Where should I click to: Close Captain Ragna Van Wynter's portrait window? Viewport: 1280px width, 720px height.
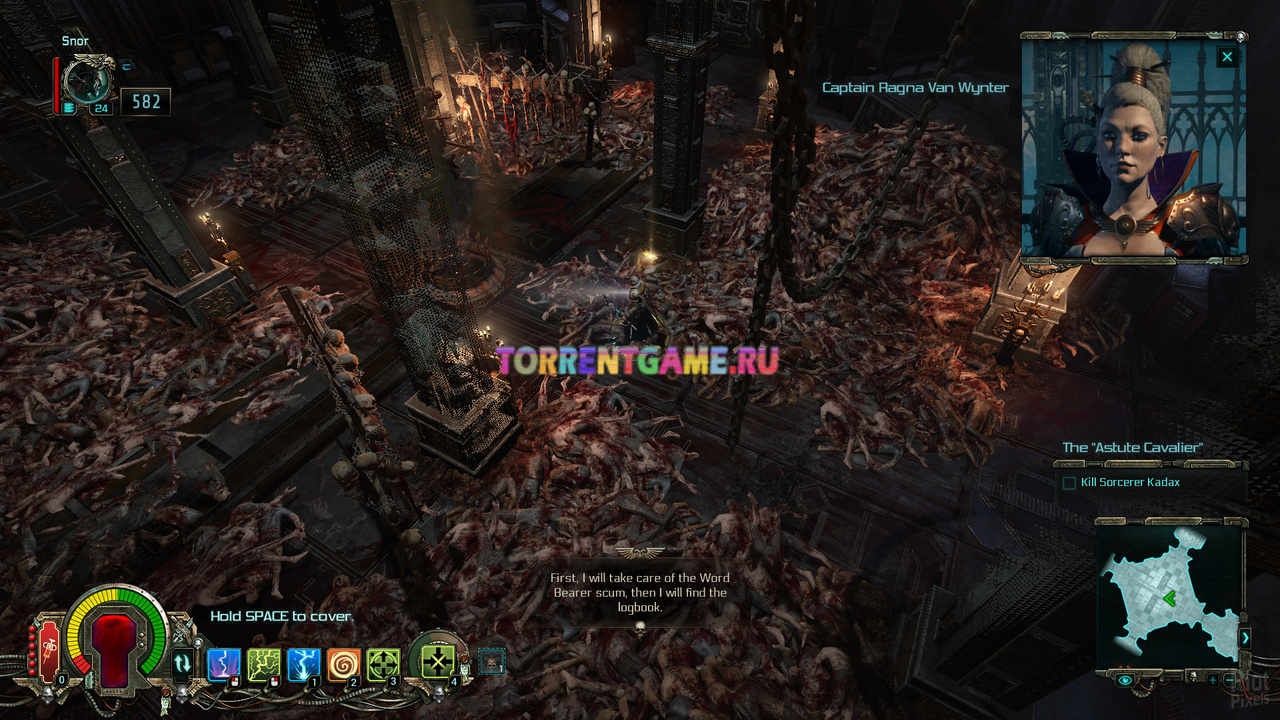(1227, 56)
